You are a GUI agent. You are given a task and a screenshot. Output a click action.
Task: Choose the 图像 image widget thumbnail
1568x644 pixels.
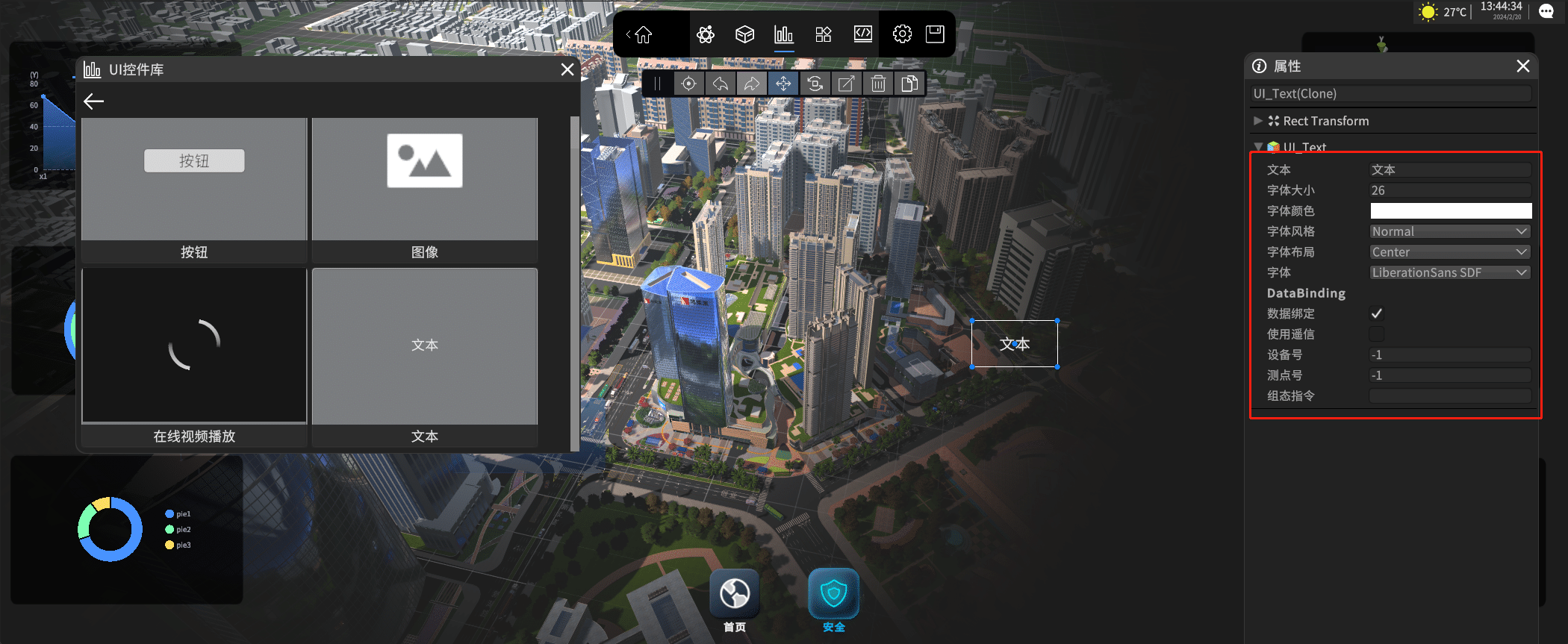coord(424,179)
